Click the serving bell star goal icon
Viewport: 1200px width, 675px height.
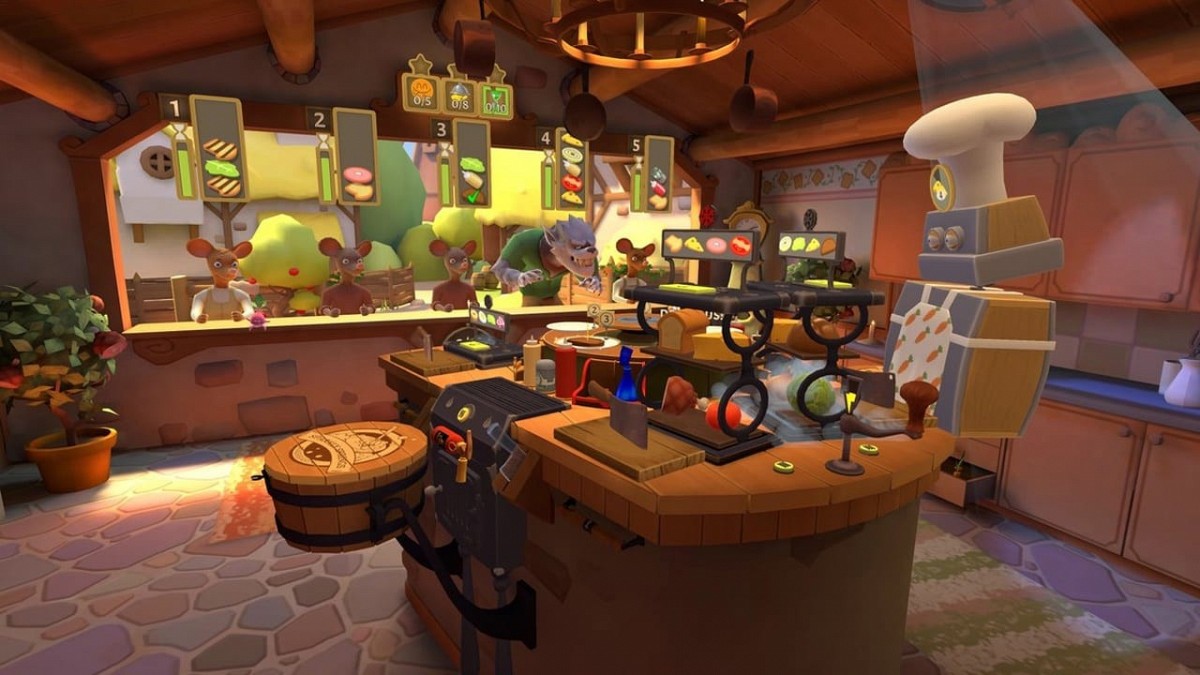tap(459, 96)
